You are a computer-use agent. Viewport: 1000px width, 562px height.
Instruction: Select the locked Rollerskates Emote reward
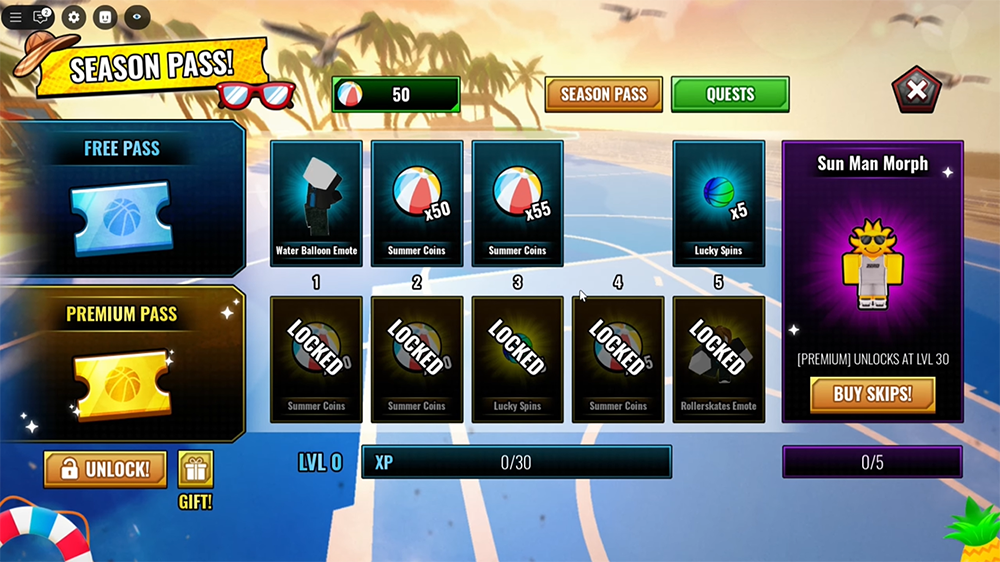click(718, 358)
